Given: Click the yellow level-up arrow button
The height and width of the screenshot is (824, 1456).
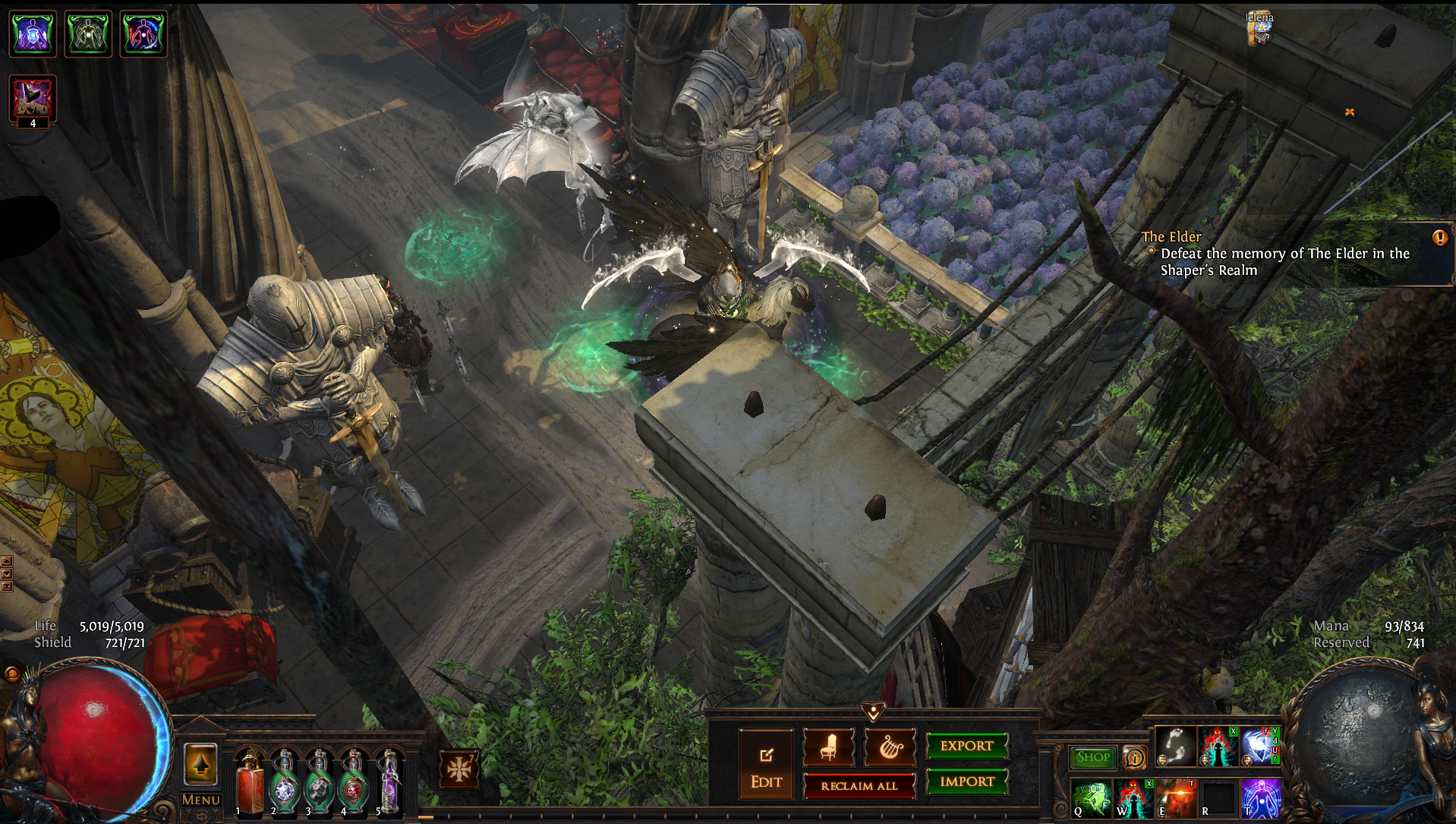Looking at the screenshot, I should click(200, 764).
